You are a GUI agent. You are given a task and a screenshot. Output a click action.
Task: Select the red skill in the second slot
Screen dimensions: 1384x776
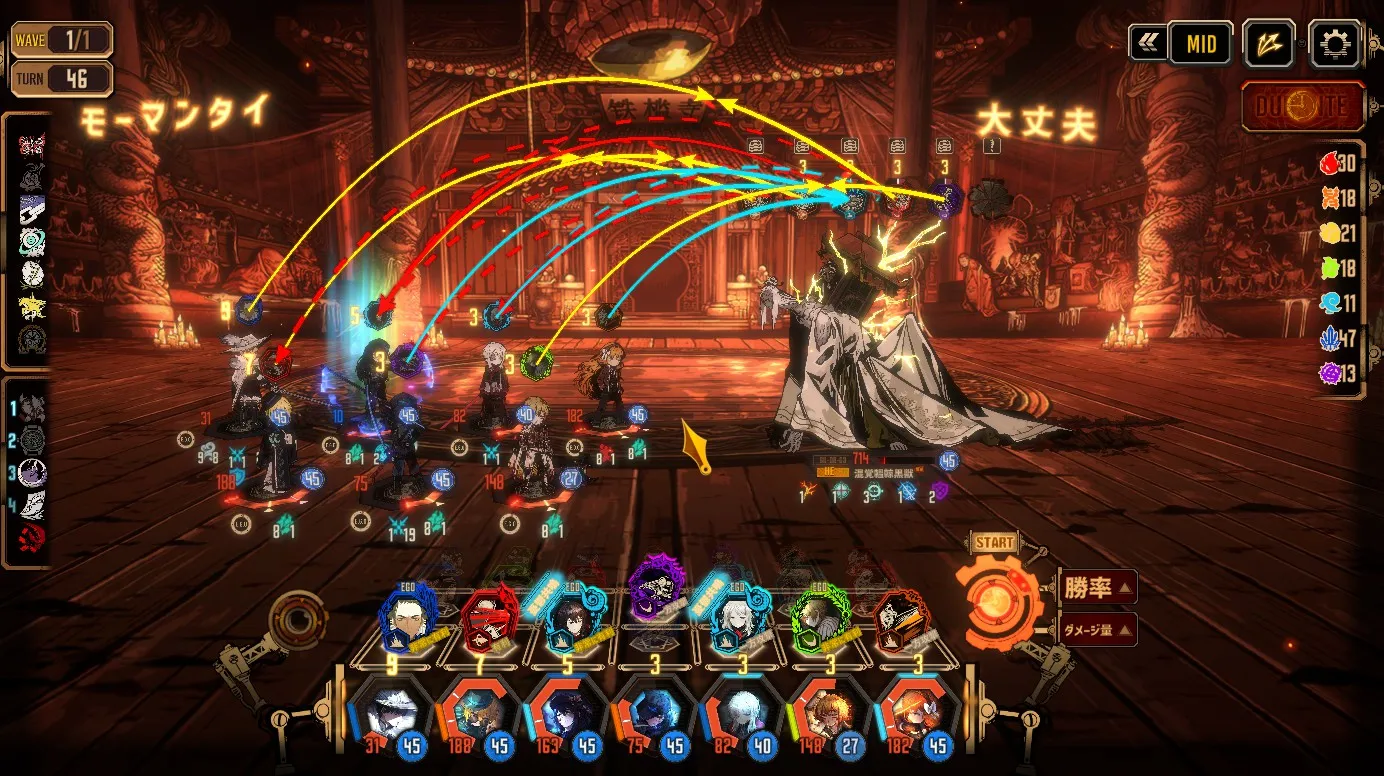pyautogui.click(x=489, y=615)
